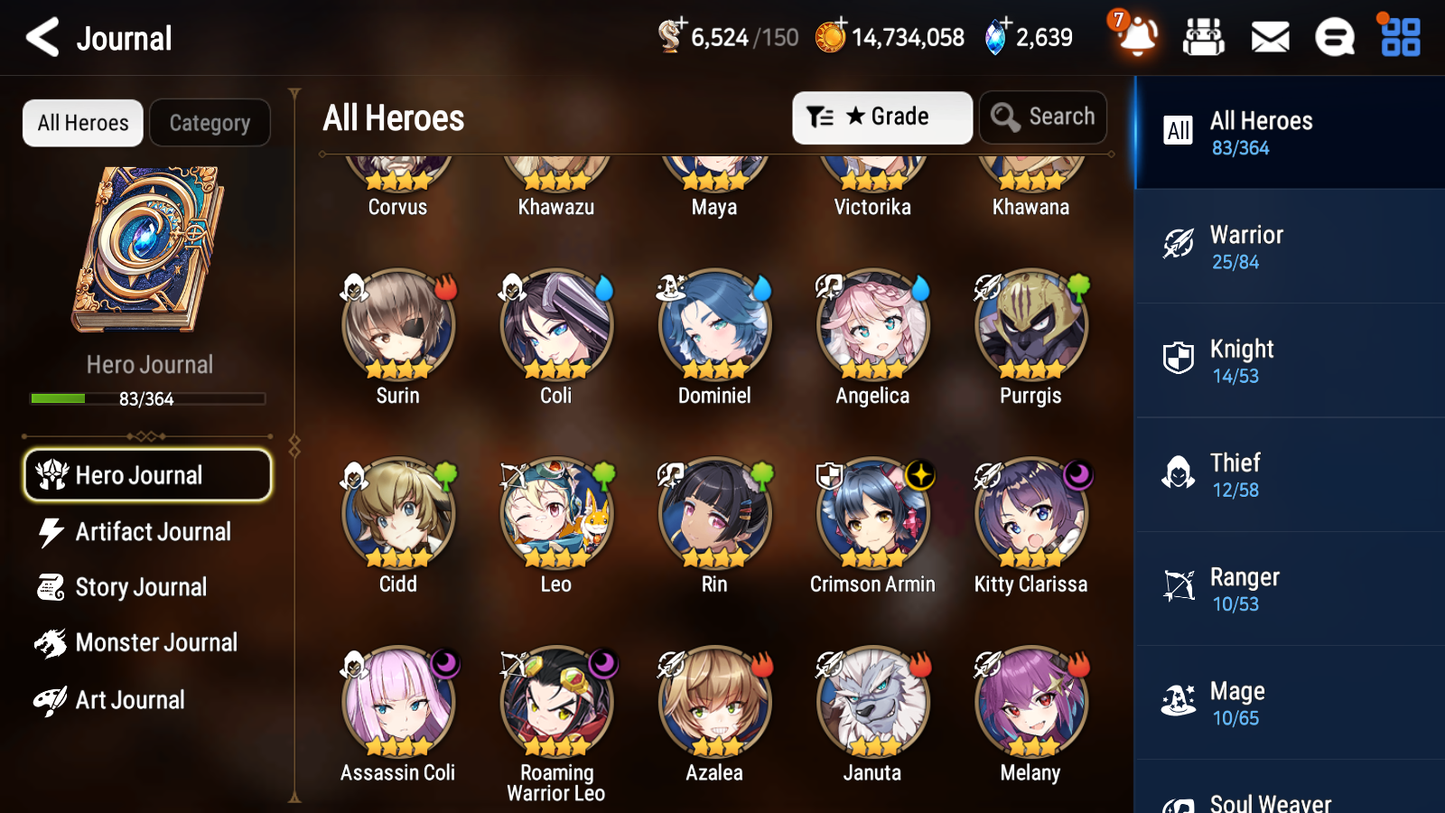Select the Crimson Armin hero portrait
Screen dimensions: 1445x813
pyautogui.click(x=872, y=513)
